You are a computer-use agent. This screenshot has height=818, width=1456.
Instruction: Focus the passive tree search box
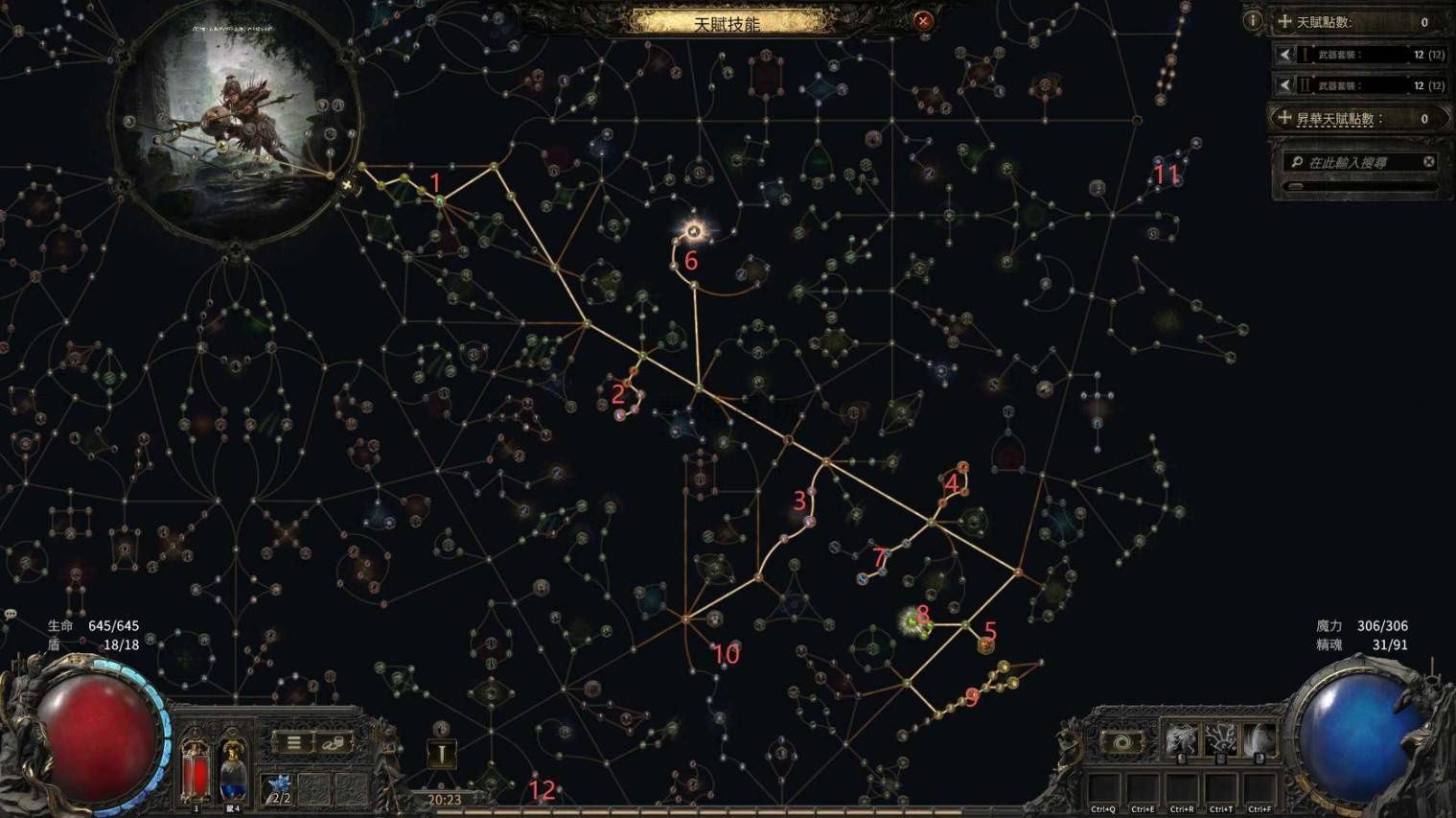[x=1353, y=162]
